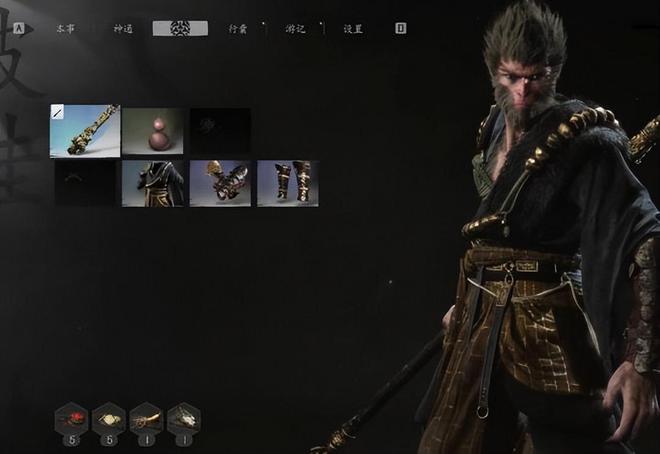Select the arm bracers armor slot

220,184
